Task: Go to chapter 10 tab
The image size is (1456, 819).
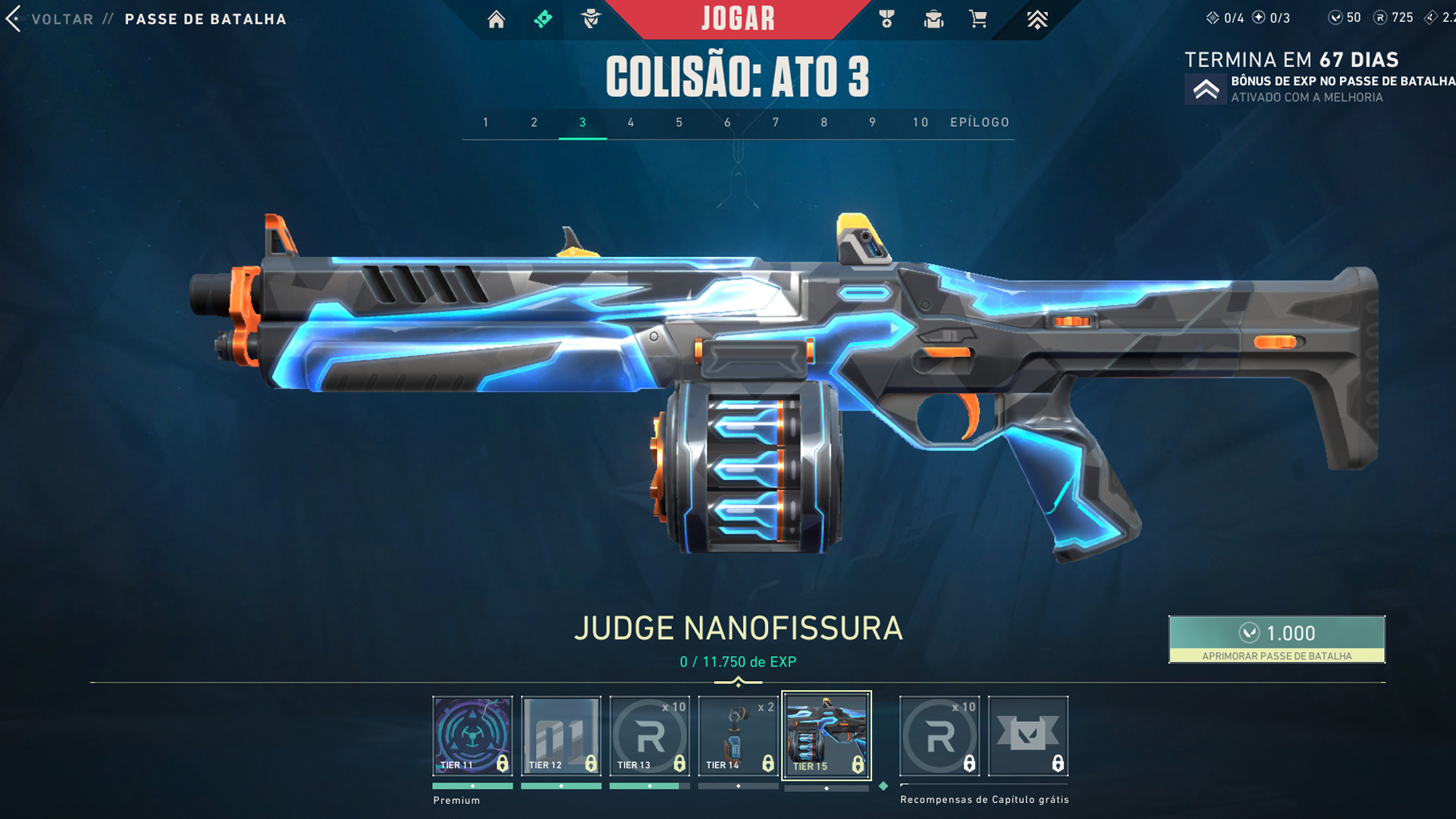Action: pyautogui.click(x=921, y=122)
